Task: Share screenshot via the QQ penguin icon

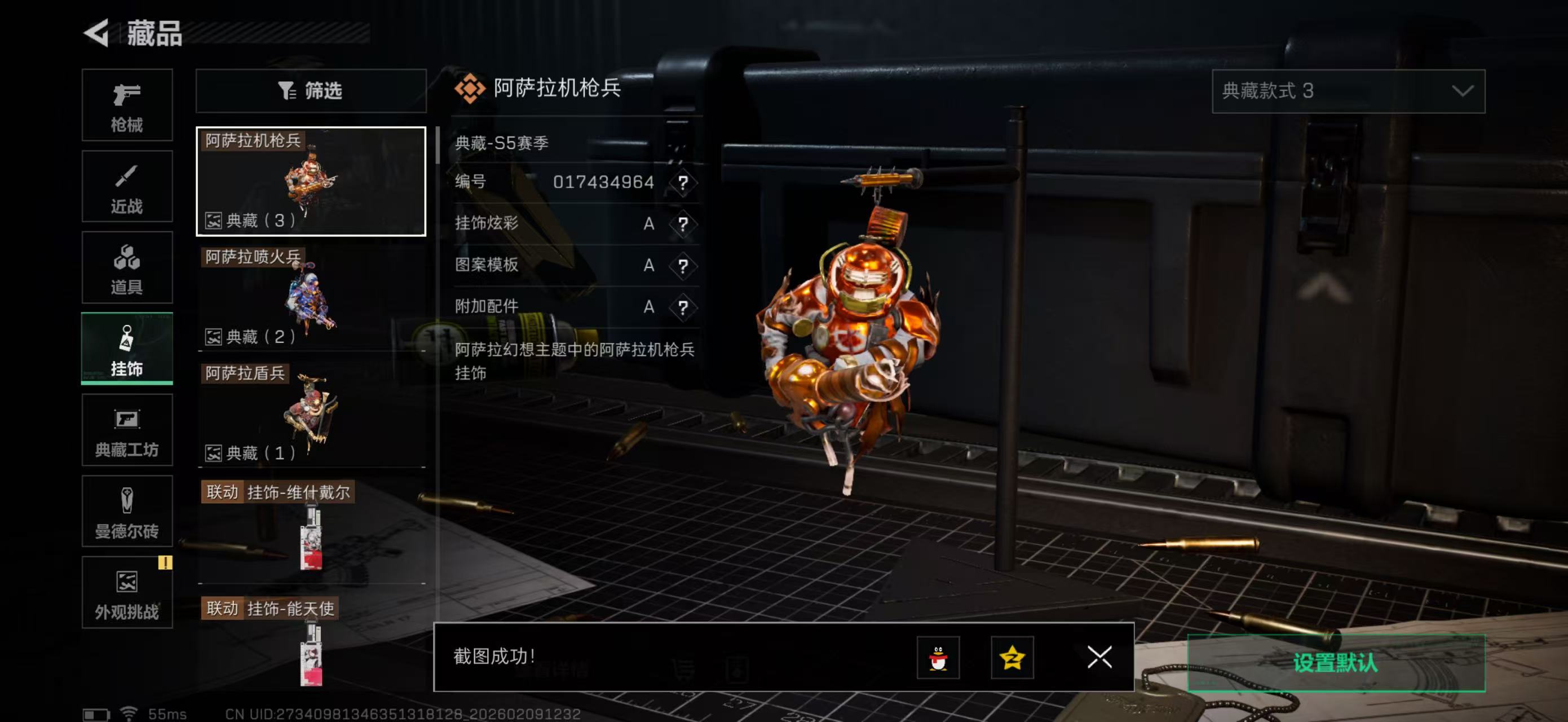Action: click(x=938, y=659)
